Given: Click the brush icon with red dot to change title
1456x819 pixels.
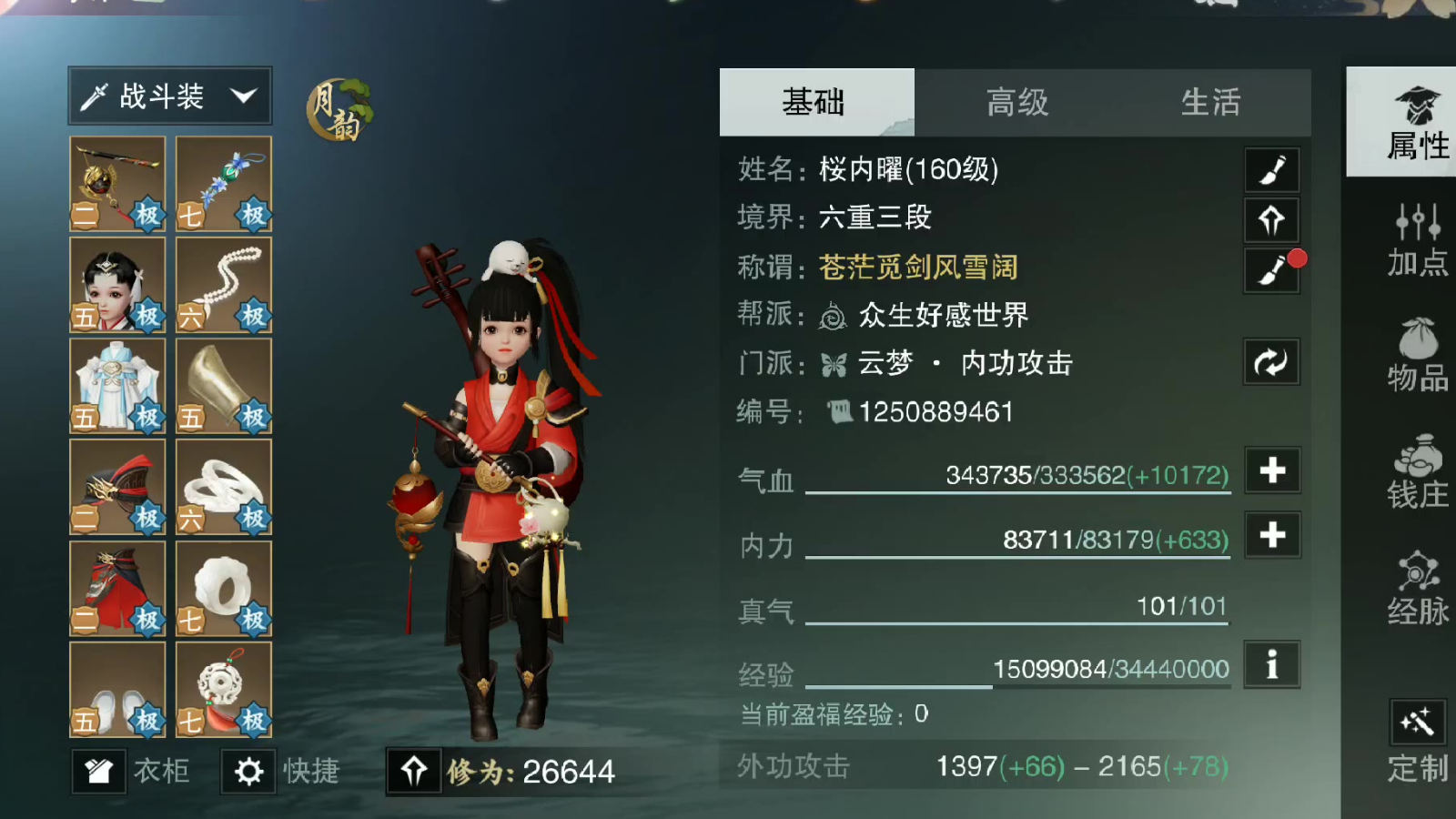Looking at the screenshot, I should tap(1271, 270).
